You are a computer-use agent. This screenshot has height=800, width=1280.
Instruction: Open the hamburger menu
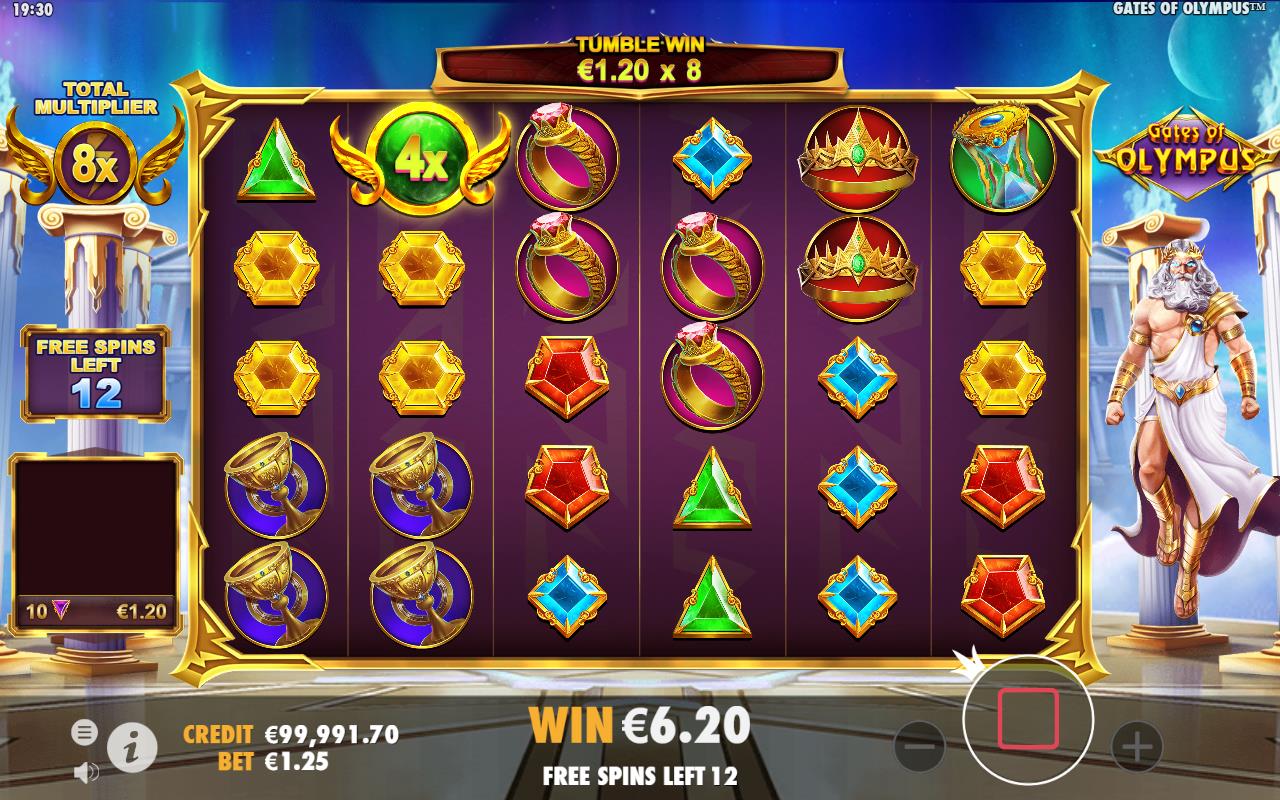[x=85, y=733]
